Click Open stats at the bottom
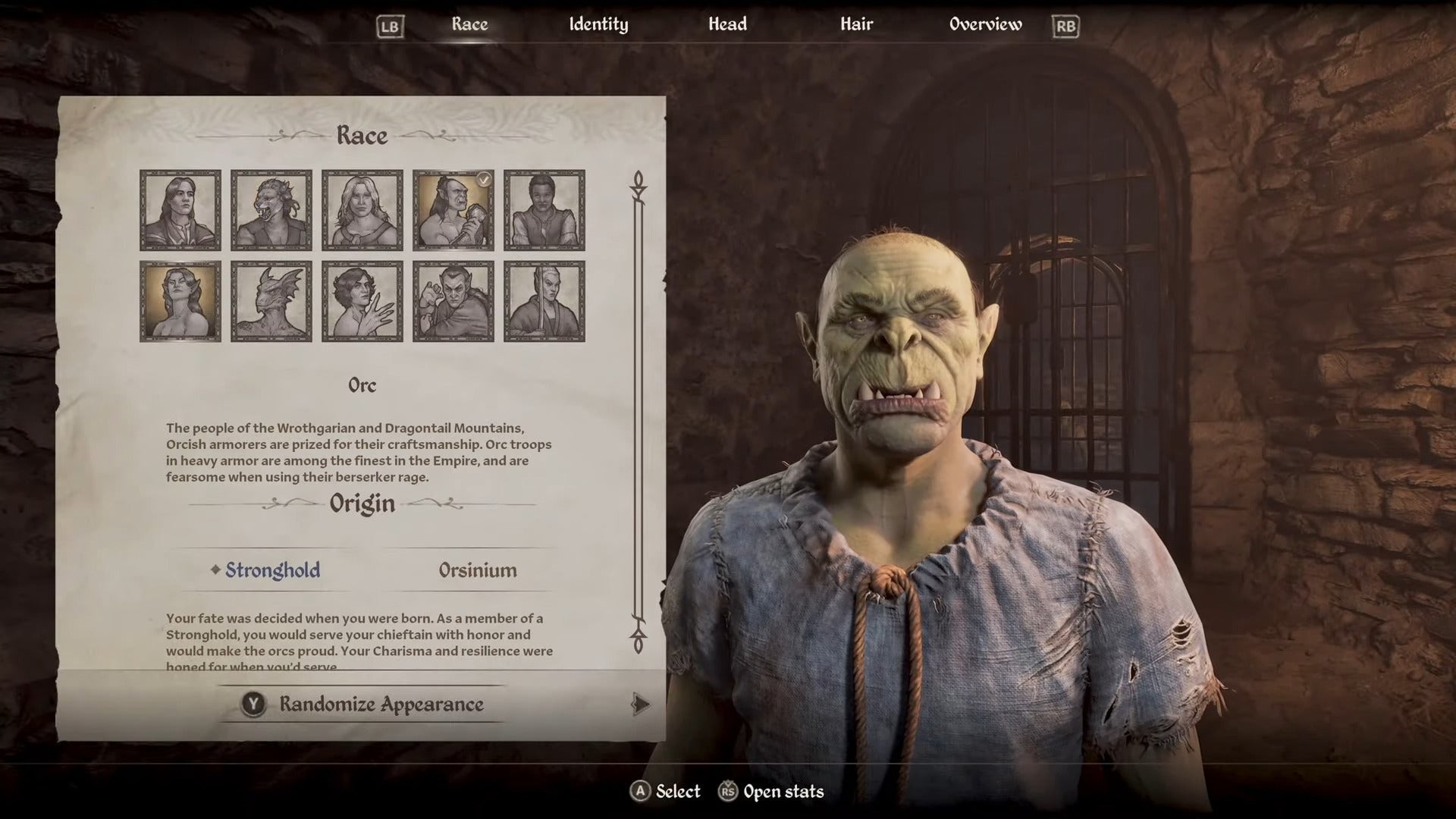 click(774, 792)
